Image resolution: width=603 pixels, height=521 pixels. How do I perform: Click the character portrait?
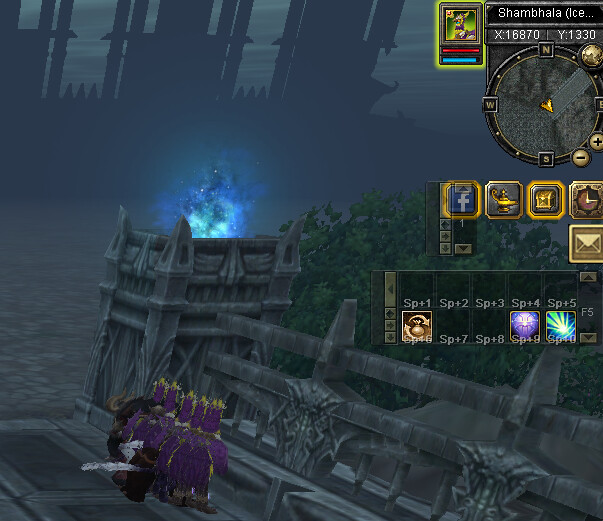coord(460,23)
